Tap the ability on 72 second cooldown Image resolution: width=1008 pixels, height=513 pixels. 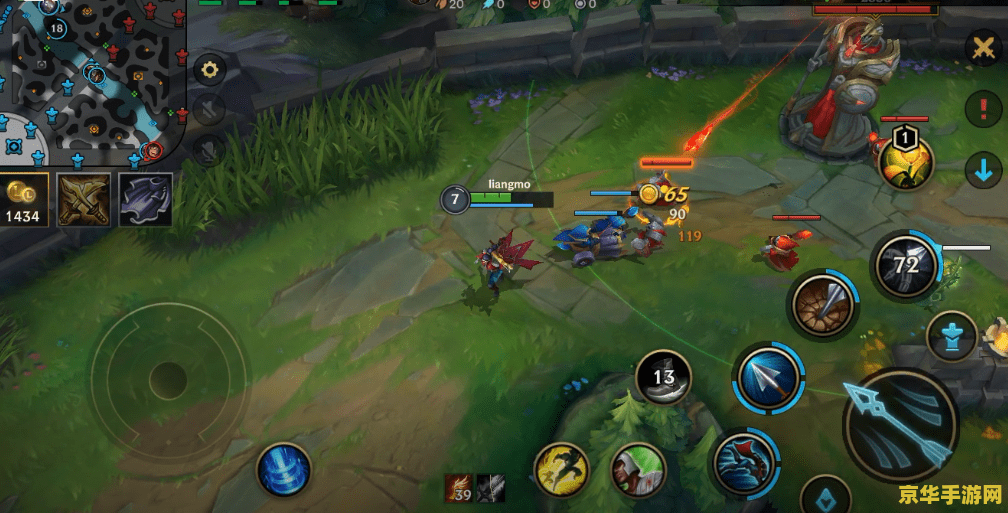pyautogui.click(x=904, y=266)
